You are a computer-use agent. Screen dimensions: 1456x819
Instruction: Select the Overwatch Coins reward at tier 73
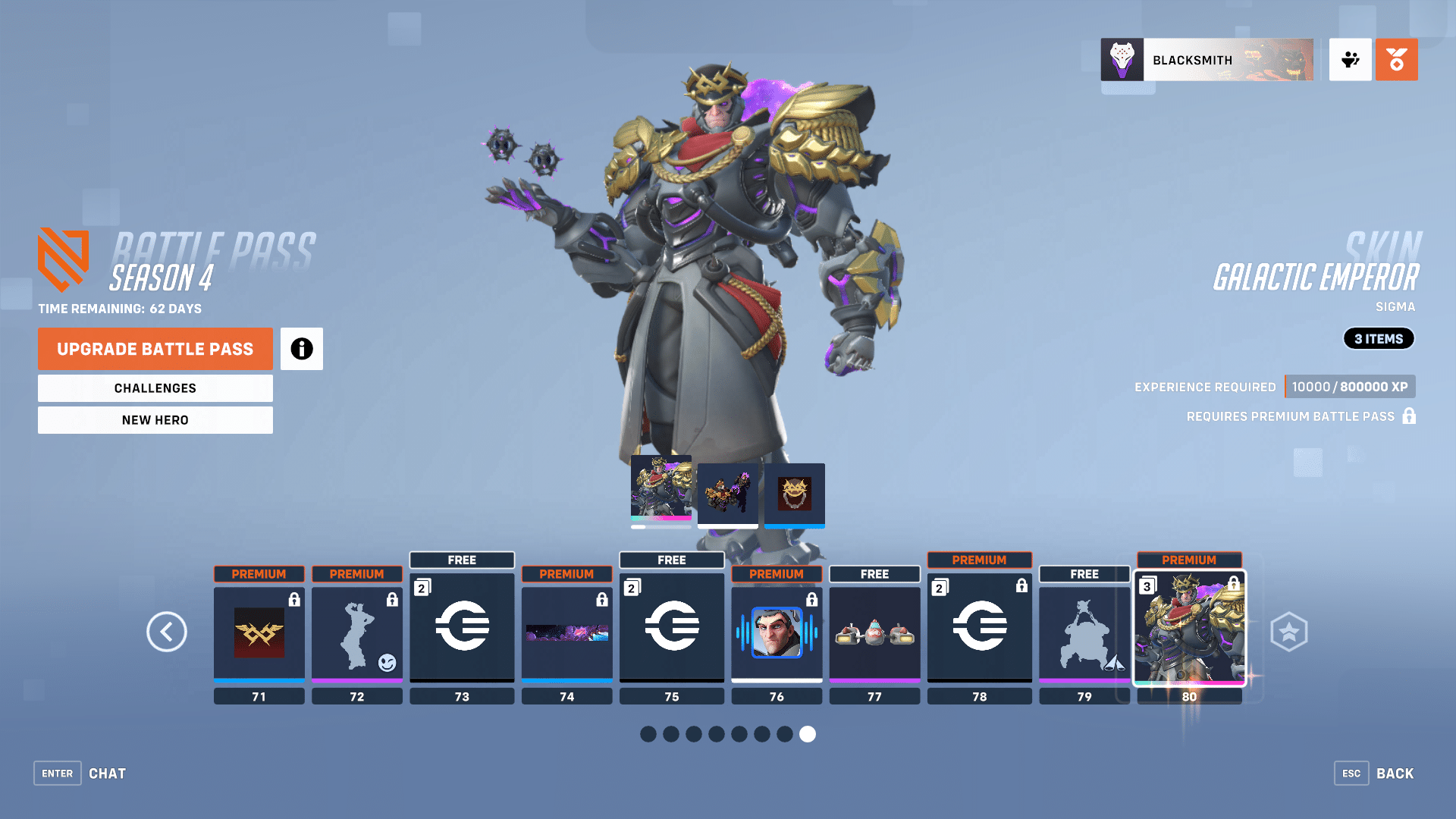coord(462,626)
